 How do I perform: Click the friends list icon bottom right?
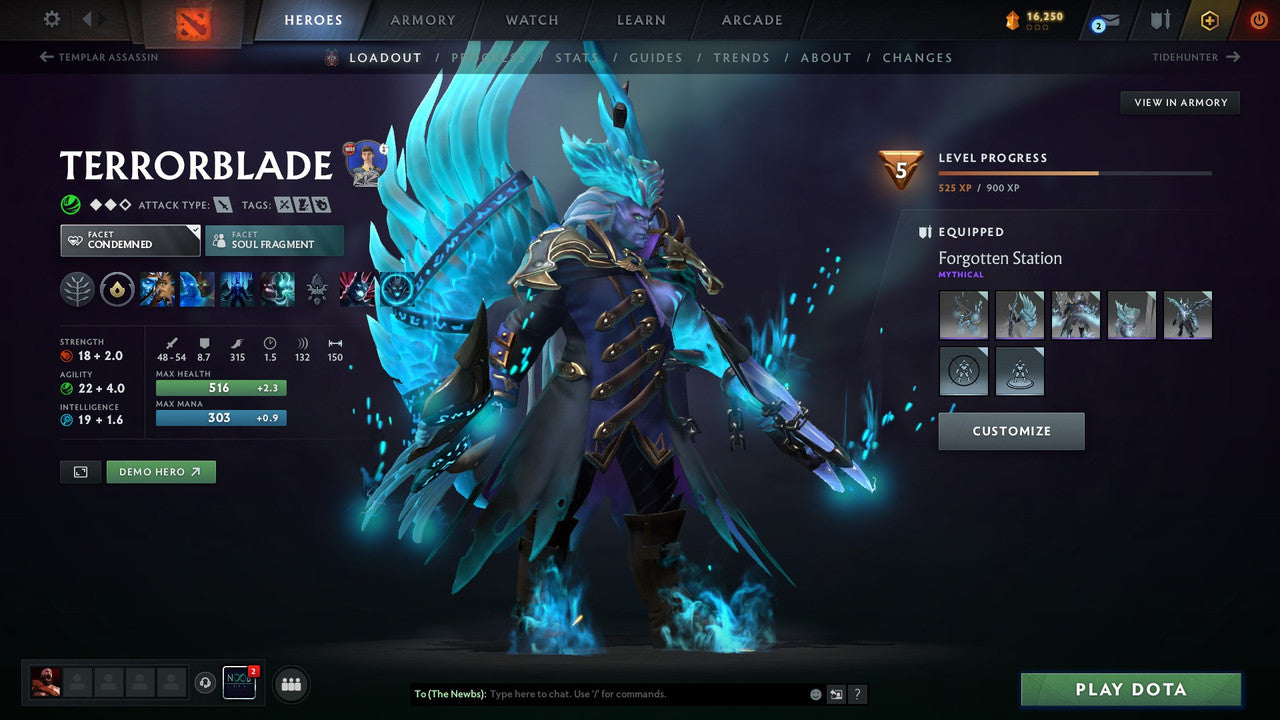click(290, 684)
